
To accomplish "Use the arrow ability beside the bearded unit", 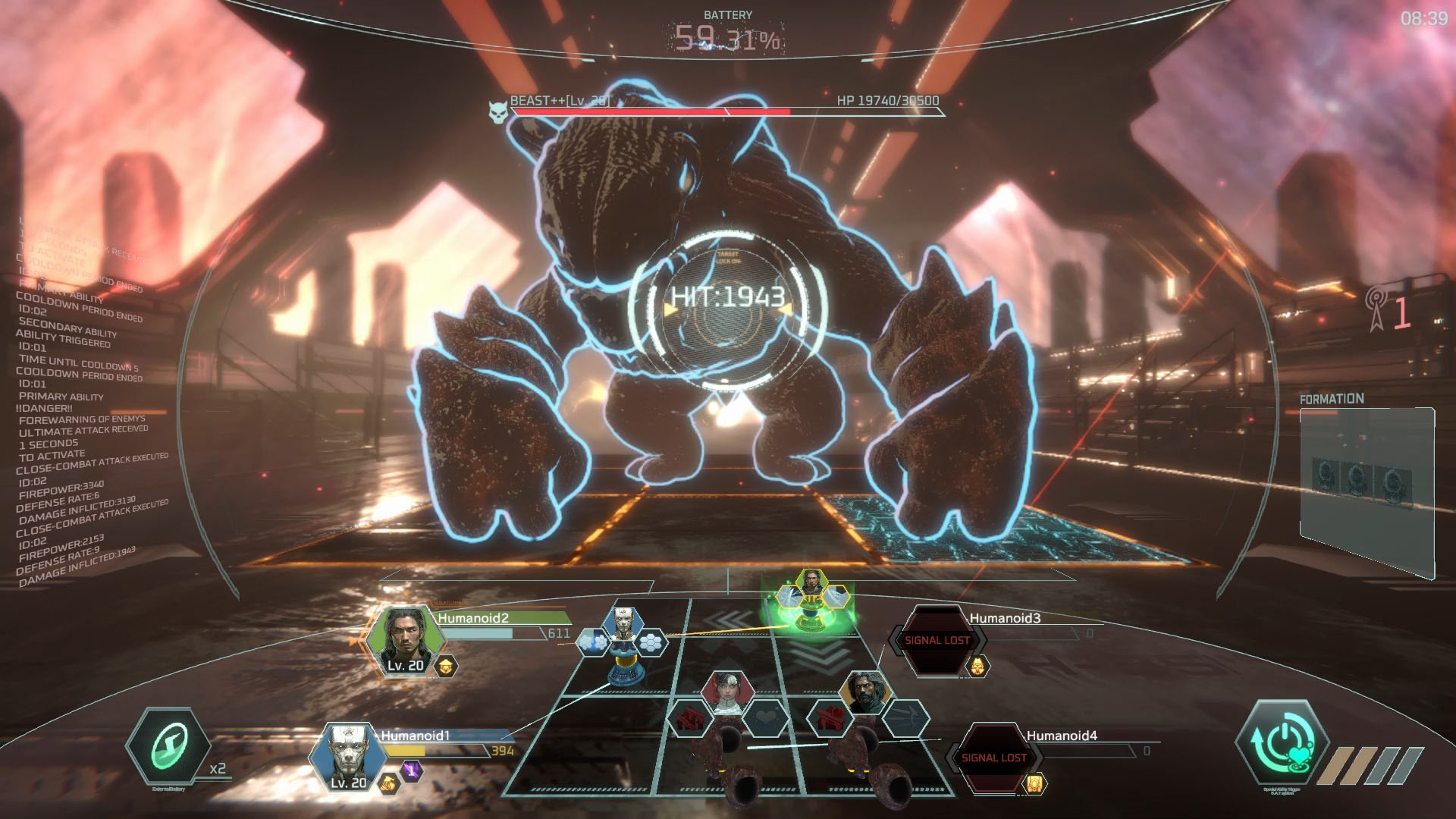I will pyautogui.click(x=905, y=717).
